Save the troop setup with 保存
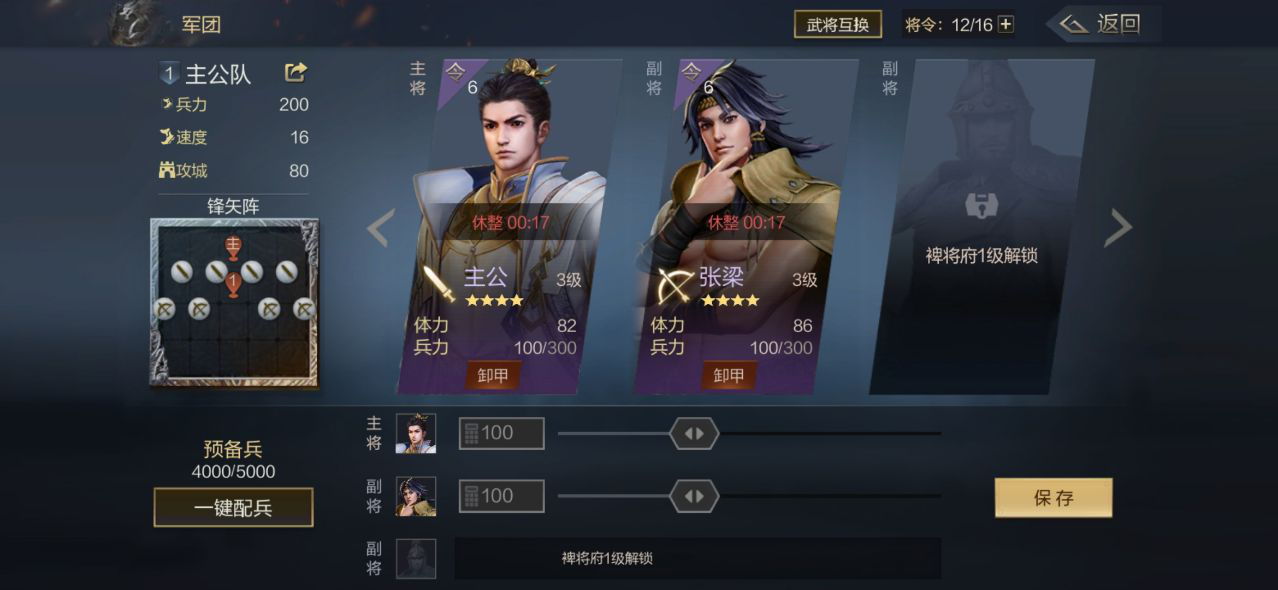 1053,498
